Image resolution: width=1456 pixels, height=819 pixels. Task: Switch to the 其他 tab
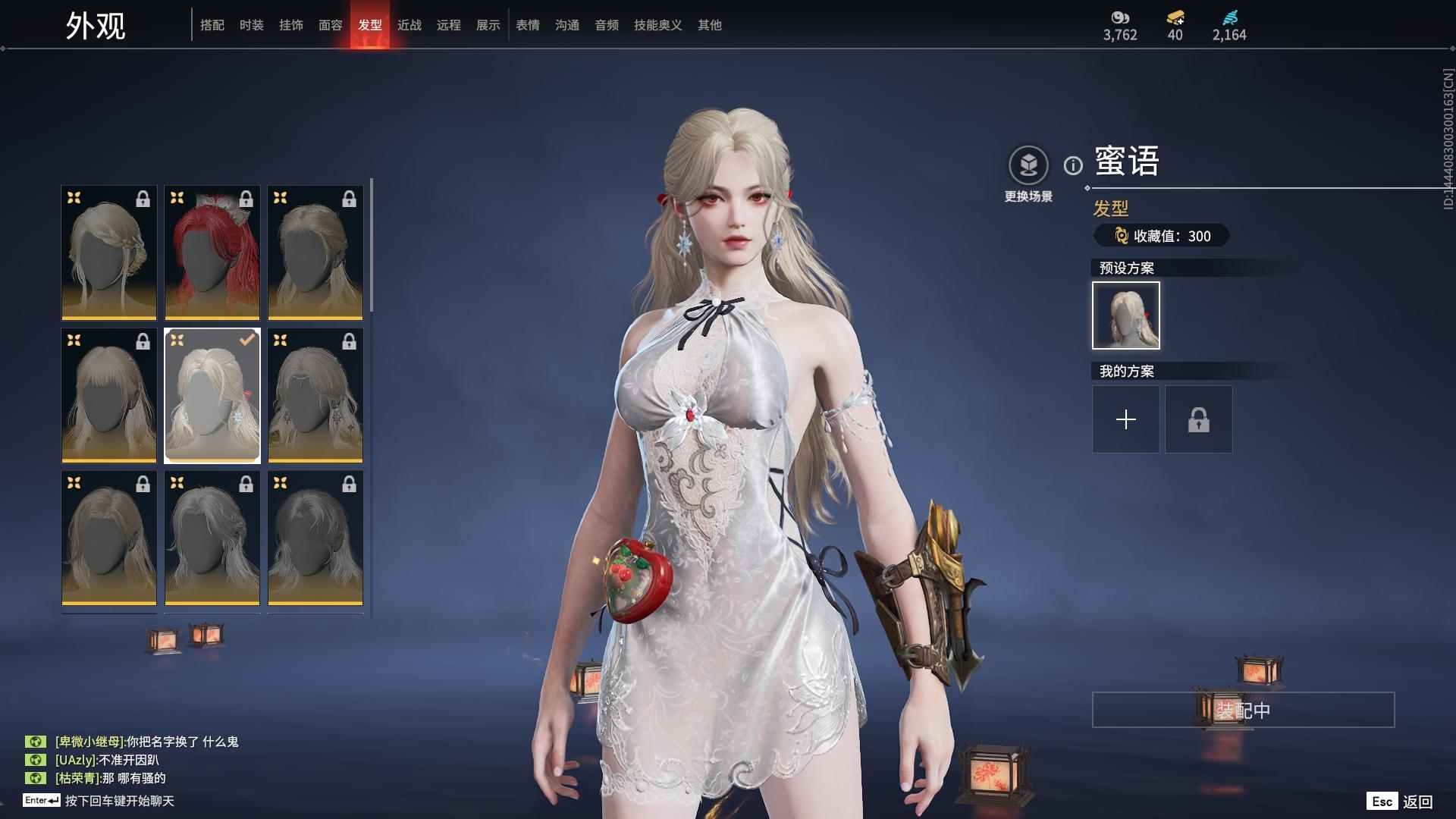[709, 25]
